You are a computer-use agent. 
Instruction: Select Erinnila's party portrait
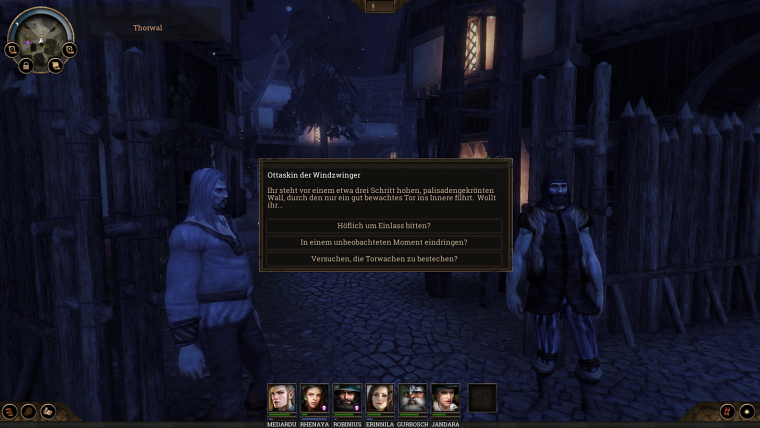pyautogui.click(x=380, y=397)
